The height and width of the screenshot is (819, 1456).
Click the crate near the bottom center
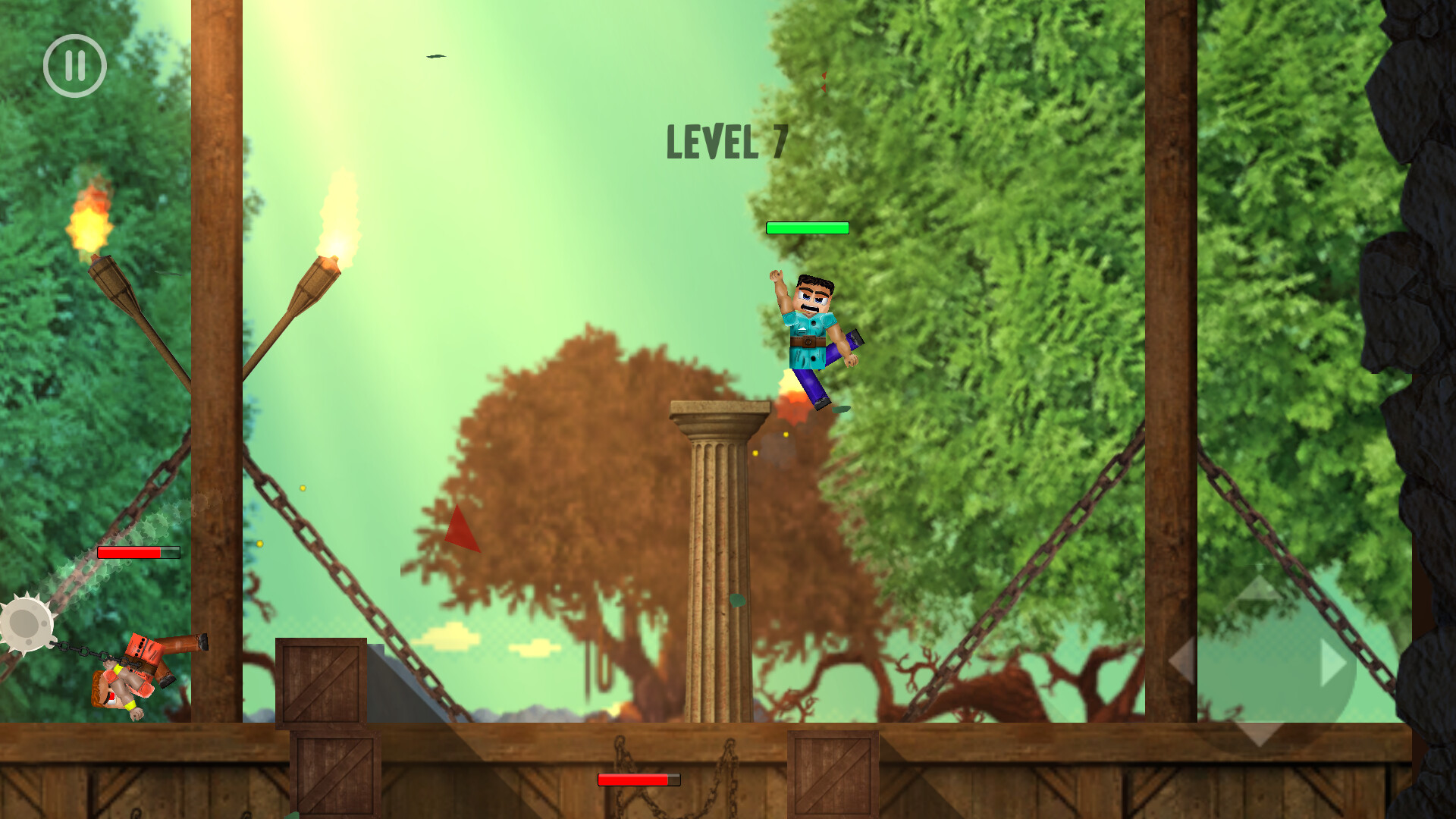point(833,773)
